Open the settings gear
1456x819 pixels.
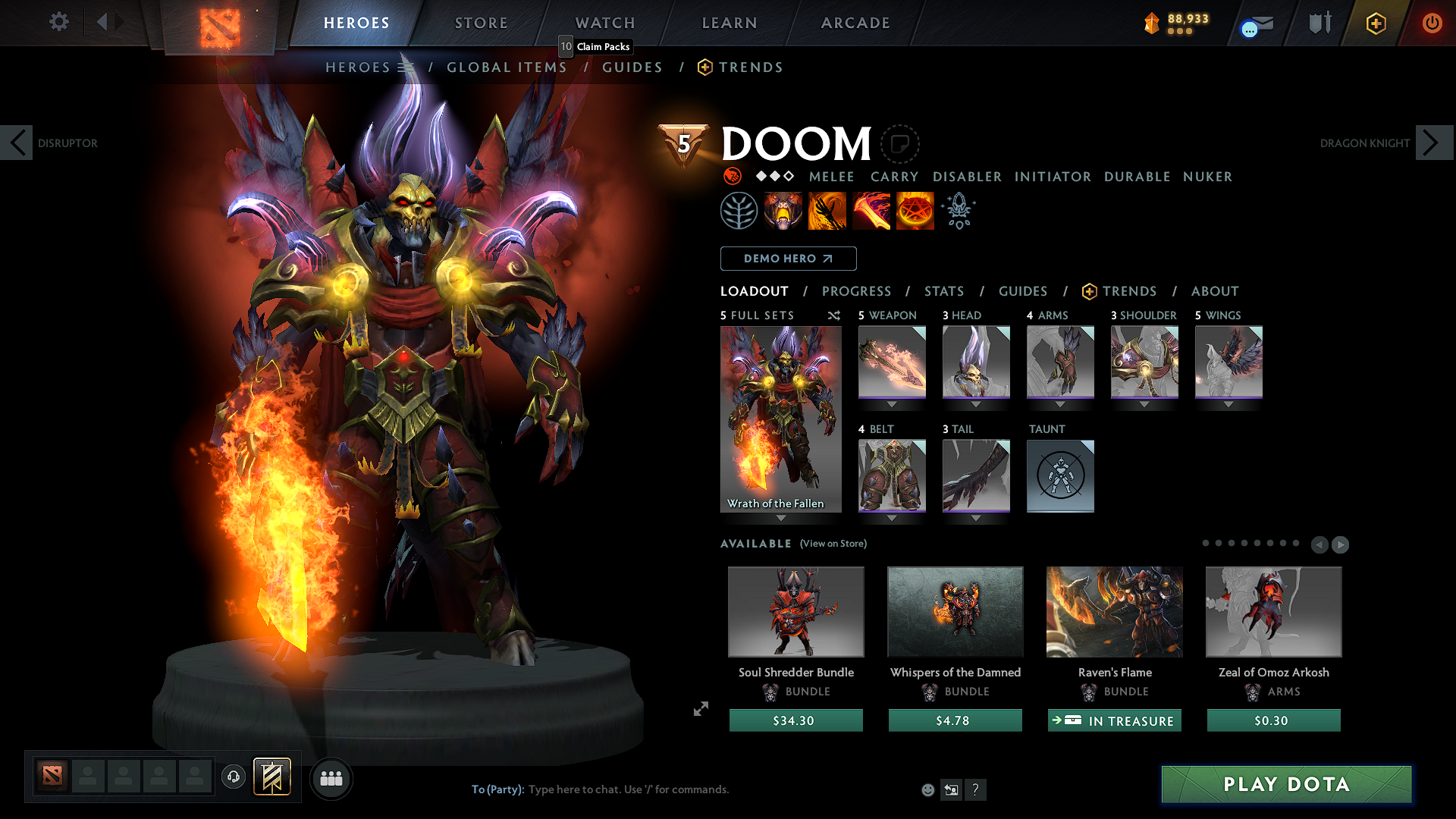(58, 22)
